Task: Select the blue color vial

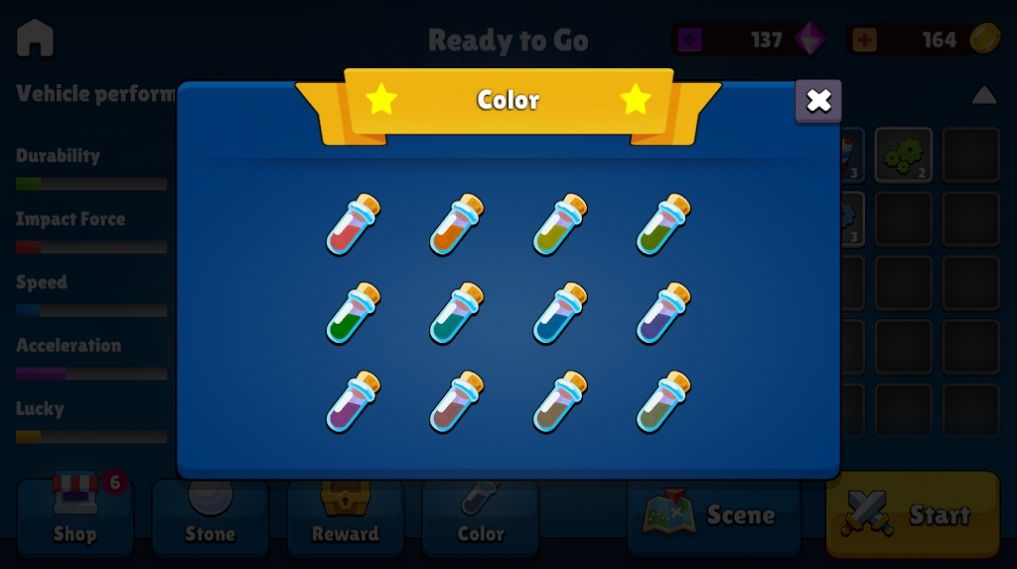Action: point(559,314)
